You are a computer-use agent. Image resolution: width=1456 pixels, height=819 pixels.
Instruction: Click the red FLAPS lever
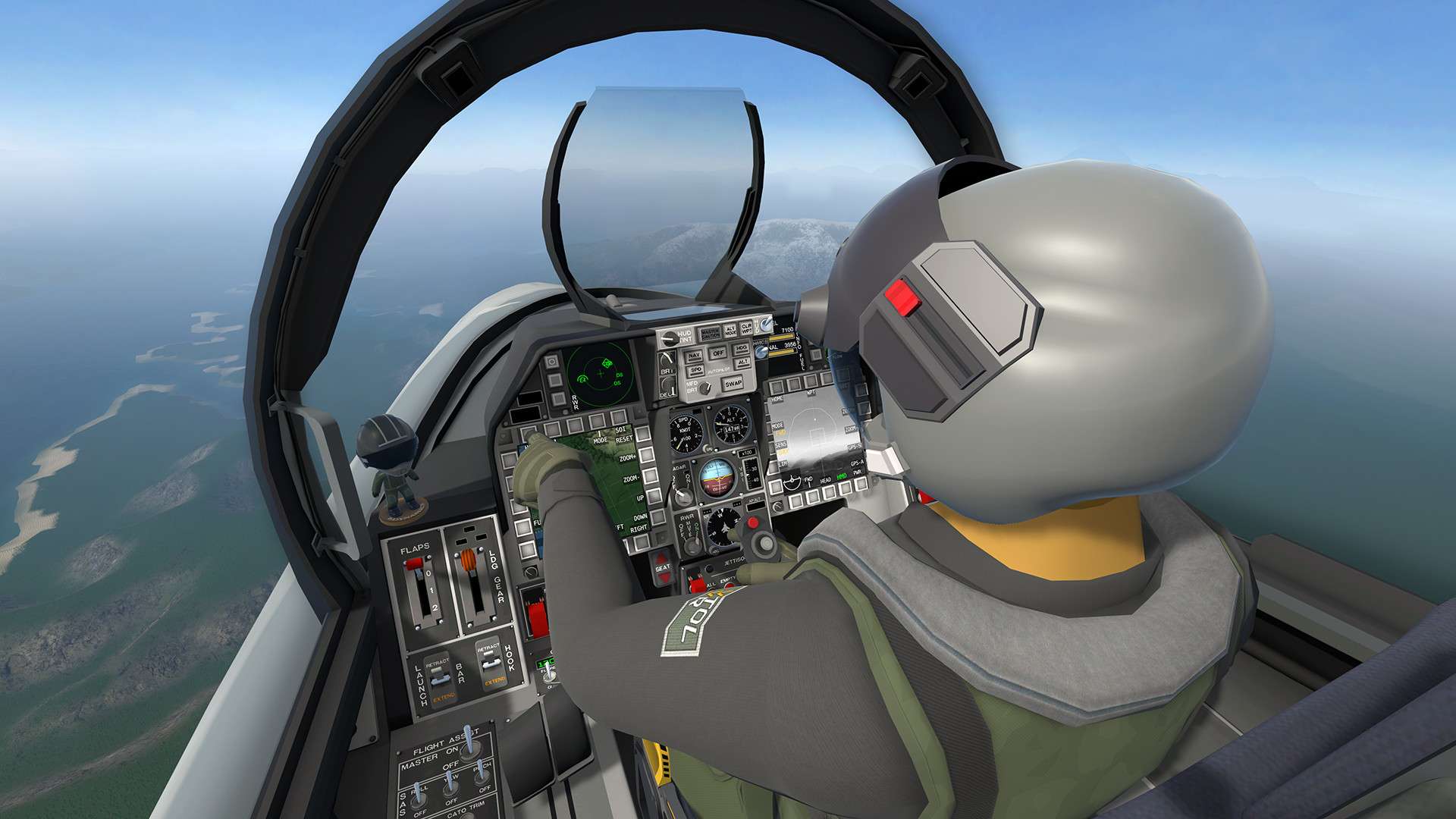point(413,564)
